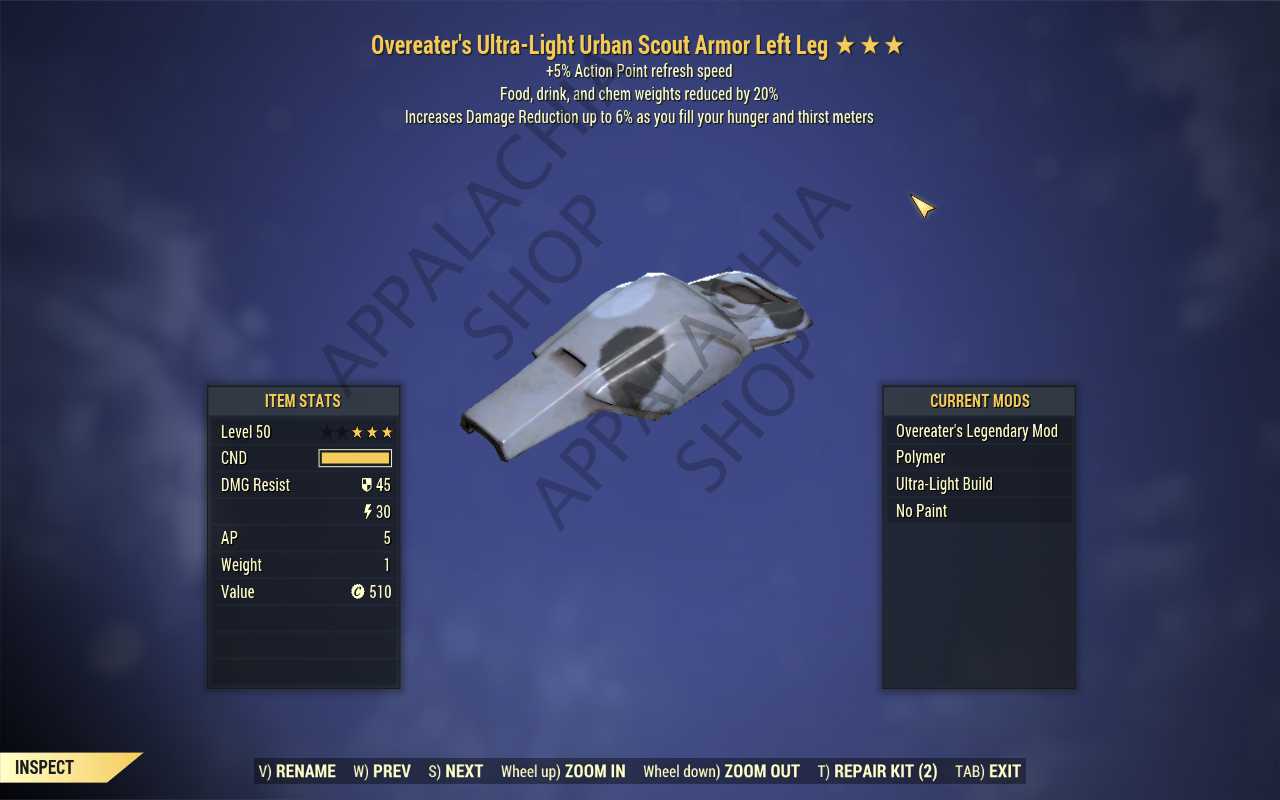The width and height of the screenshot is (1280, 800).
Task: Show the NEXT item
Action: (x=456, y=771)
